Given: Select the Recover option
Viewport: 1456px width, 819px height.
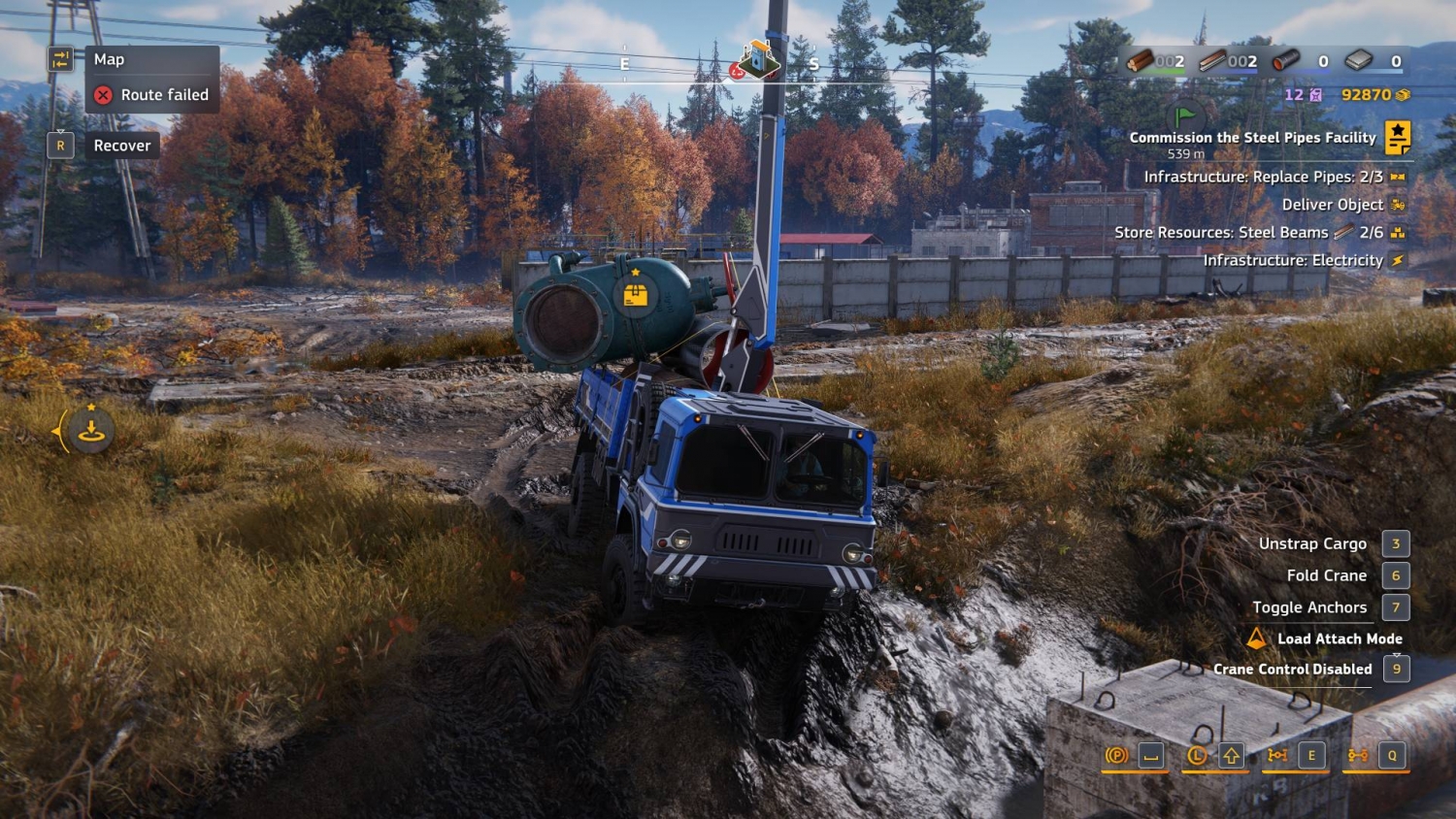Looking at the screenshot, I should (x=122, y=146).
